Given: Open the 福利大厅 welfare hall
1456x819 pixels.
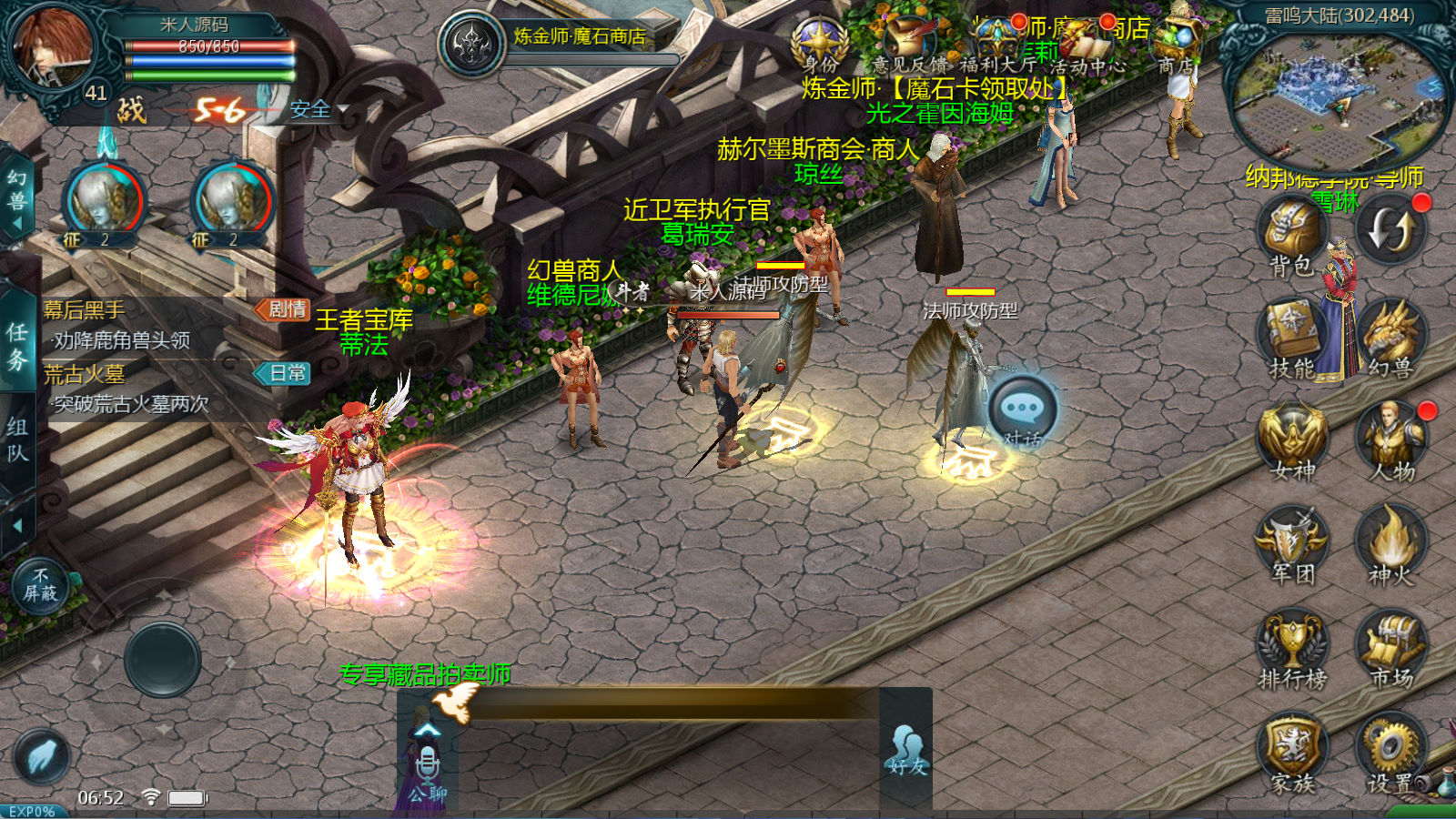Looking at the screenshot, I should coord(997,44).
